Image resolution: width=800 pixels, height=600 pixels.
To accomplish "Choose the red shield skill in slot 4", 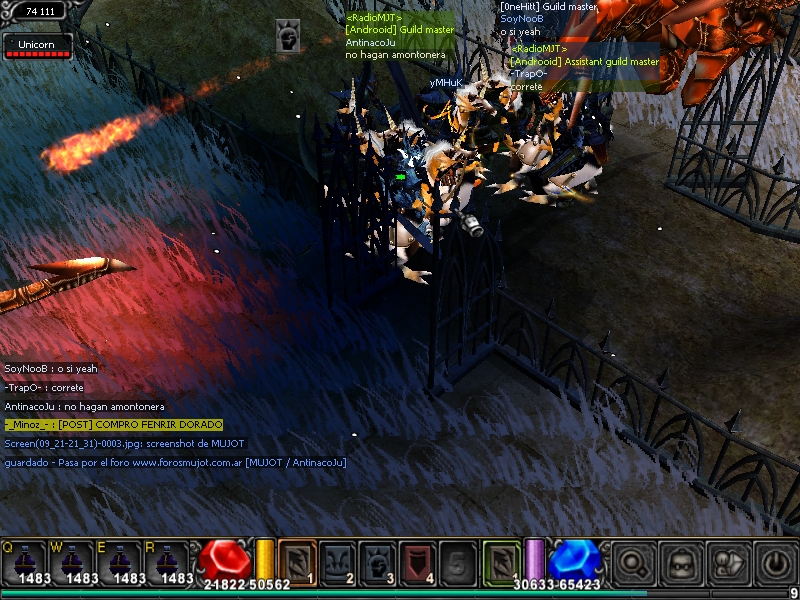I will click(x=417, y=561).
